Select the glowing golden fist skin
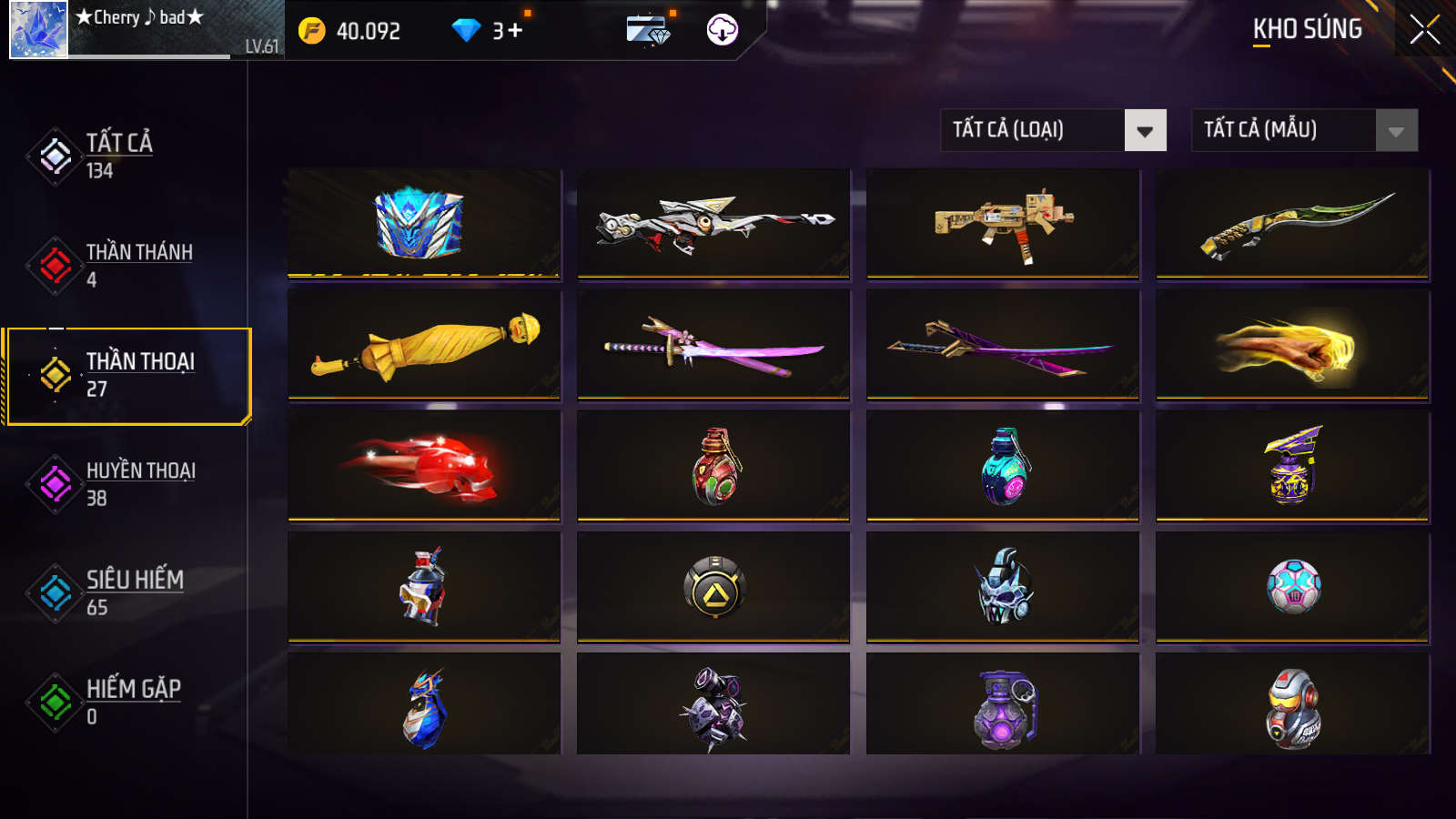The width and height of the screenshot is (1456, 819). (x=1292, y=345)
